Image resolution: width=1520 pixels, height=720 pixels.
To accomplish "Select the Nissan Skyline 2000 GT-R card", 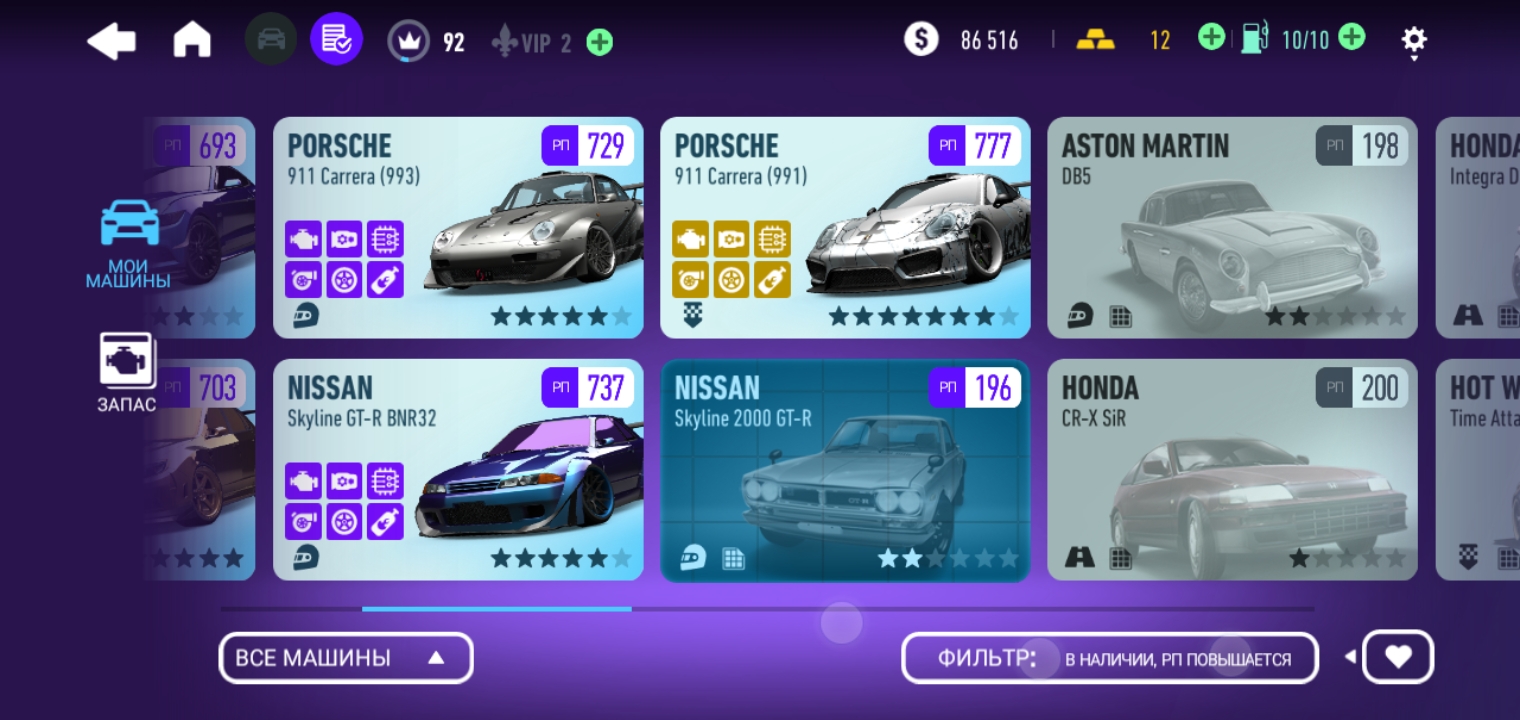I will click(x=845, y=470).
